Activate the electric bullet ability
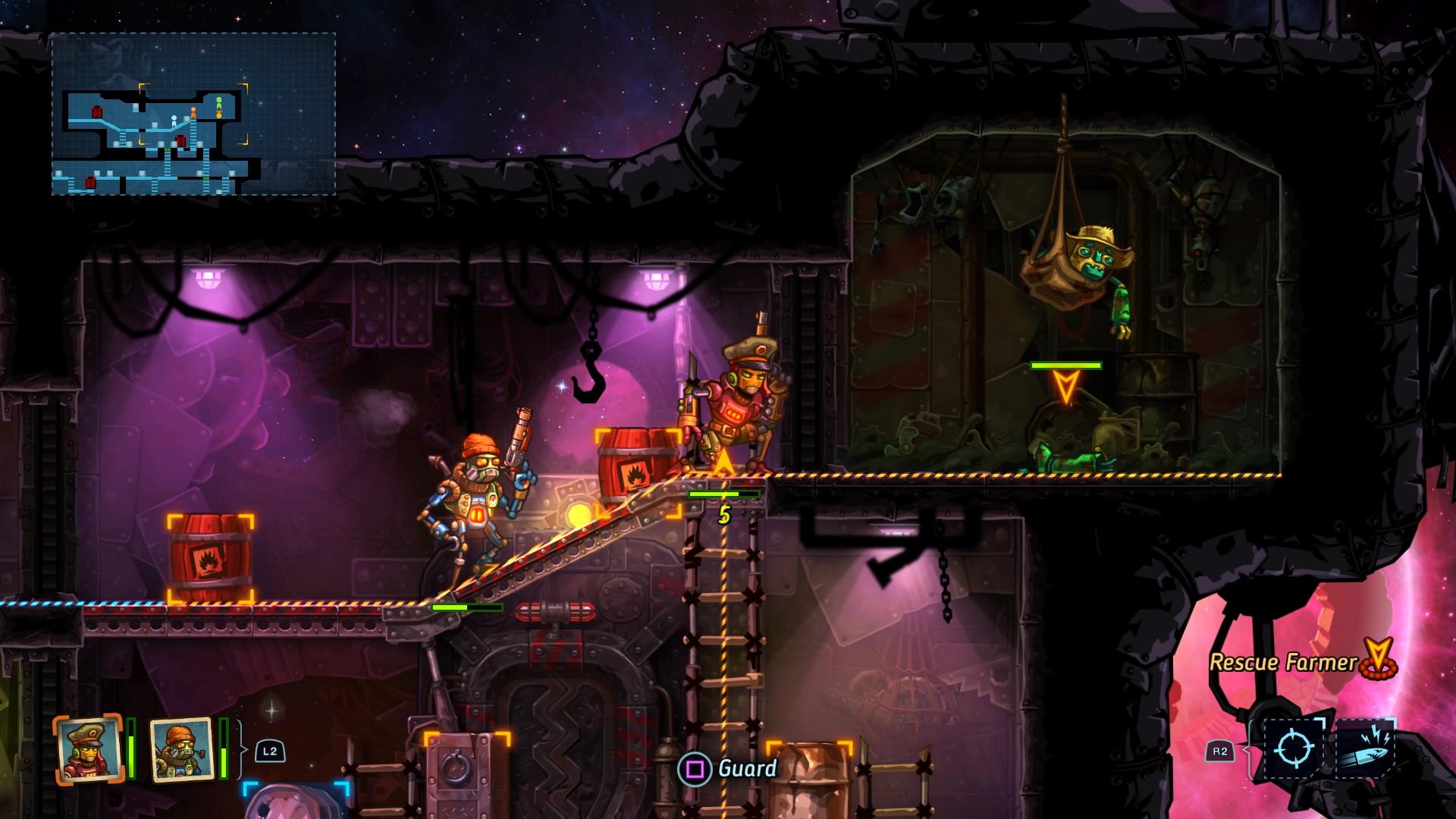 1364,749
